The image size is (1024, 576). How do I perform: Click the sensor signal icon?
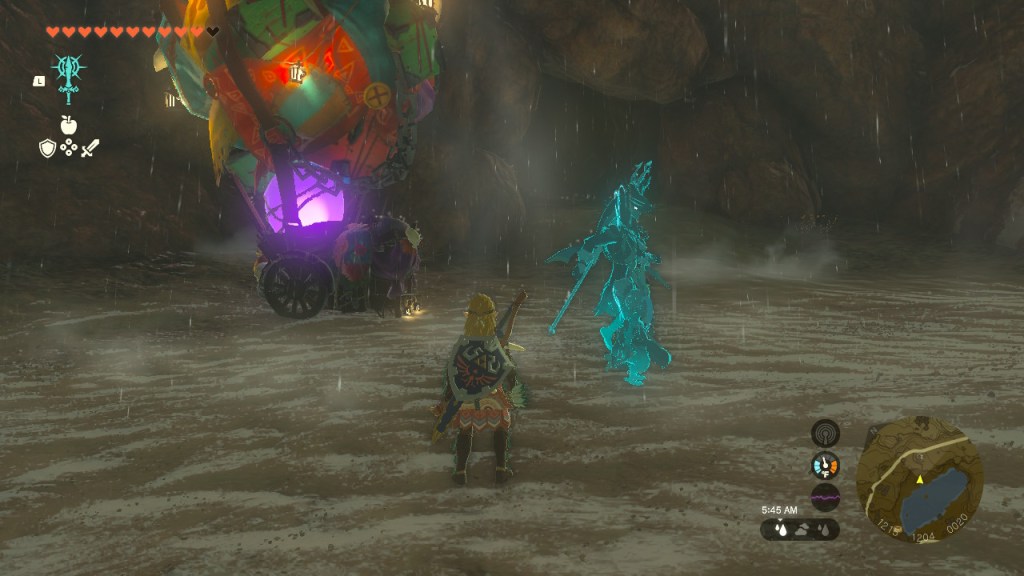825,432
